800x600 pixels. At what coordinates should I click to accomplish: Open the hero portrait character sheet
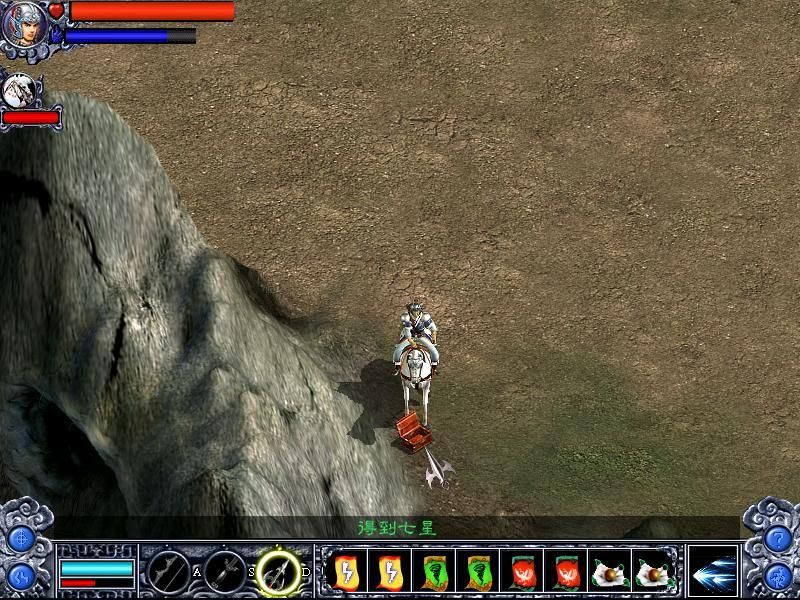pyautogui.click(x=24, y=24)
